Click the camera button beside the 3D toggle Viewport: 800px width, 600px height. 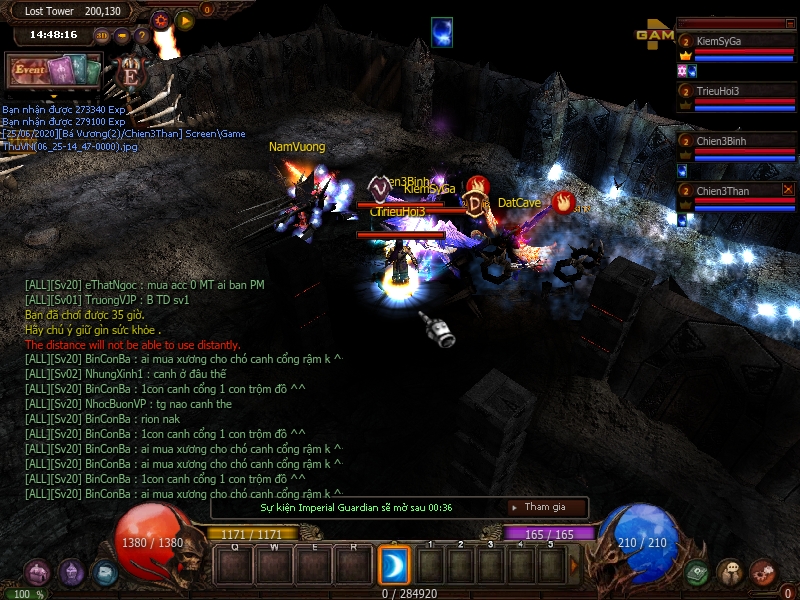(122, 35)
